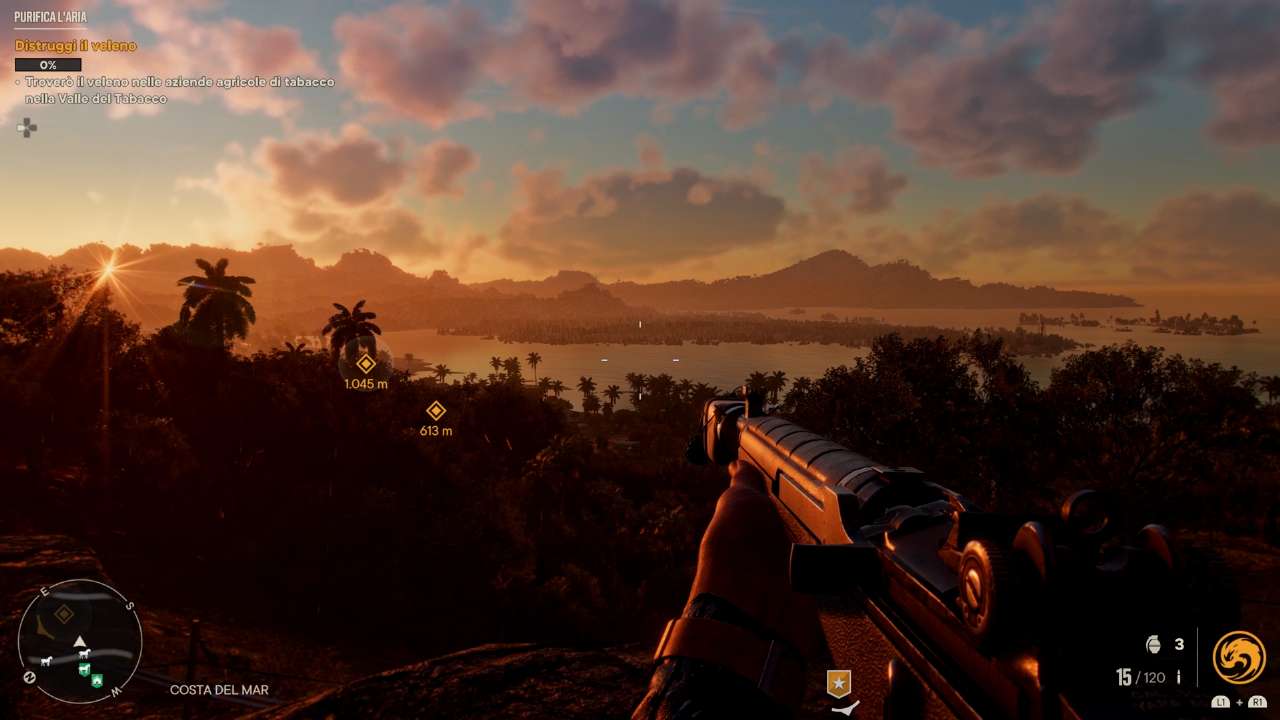This screenshot has width=1280, height=720.
Task: Click the 1.045 m objective marker
Action: 366,364
